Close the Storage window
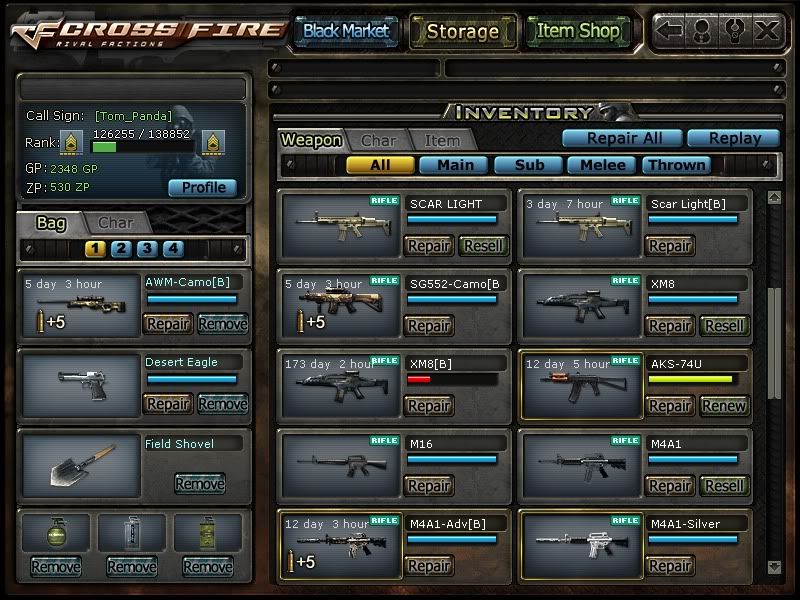 pos(767,30)
